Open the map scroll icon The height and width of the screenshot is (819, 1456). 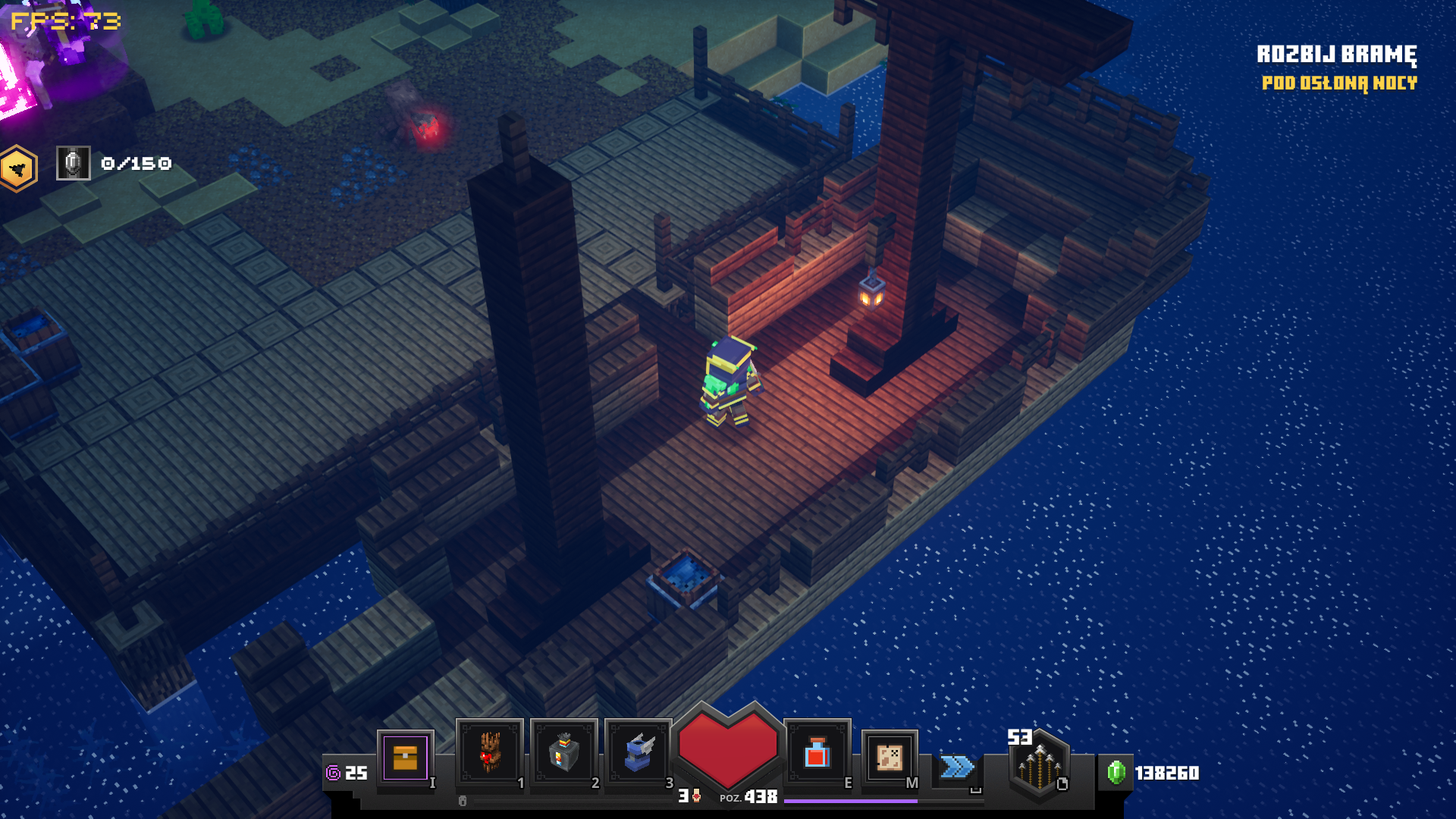click(x=890, y=756)
